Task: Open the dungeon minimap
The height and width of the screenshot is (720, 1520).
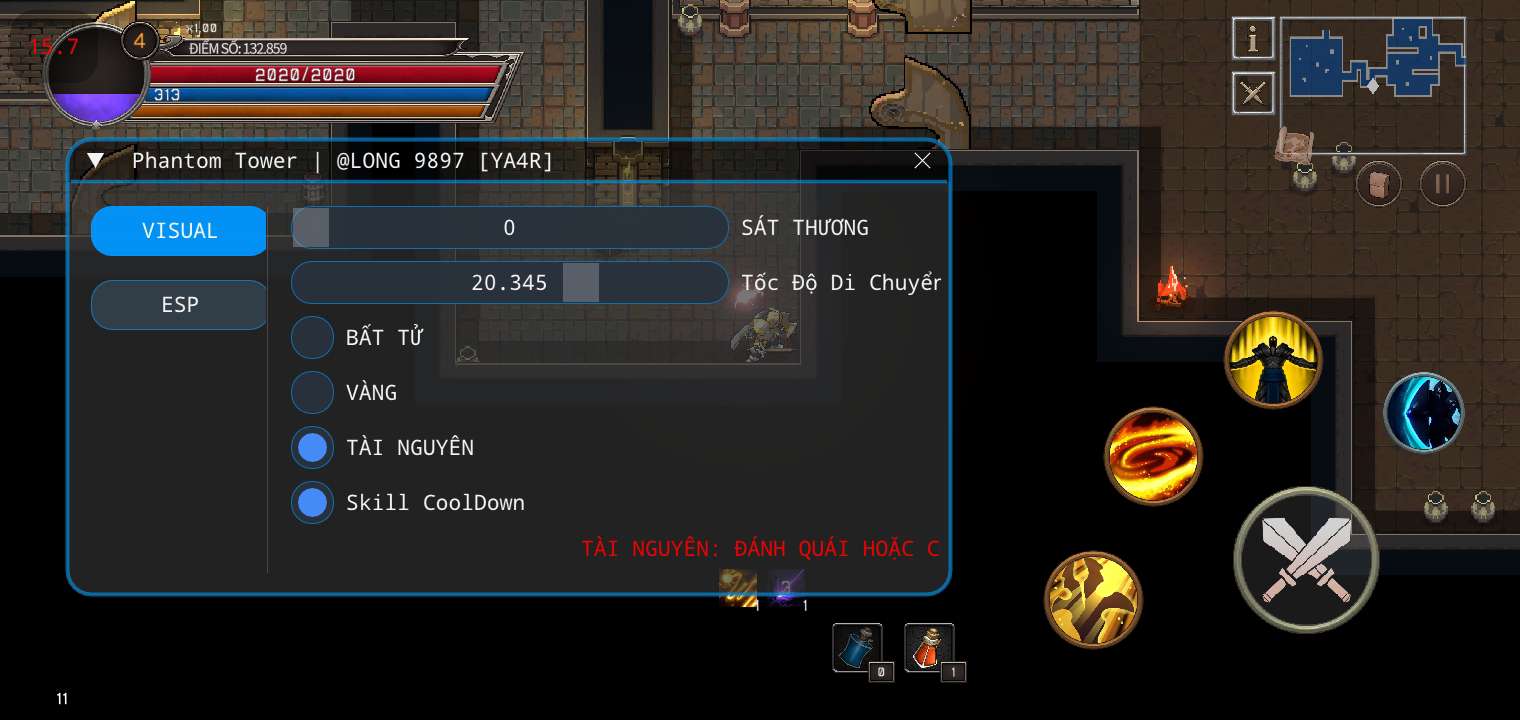Action: [1372, 85]
